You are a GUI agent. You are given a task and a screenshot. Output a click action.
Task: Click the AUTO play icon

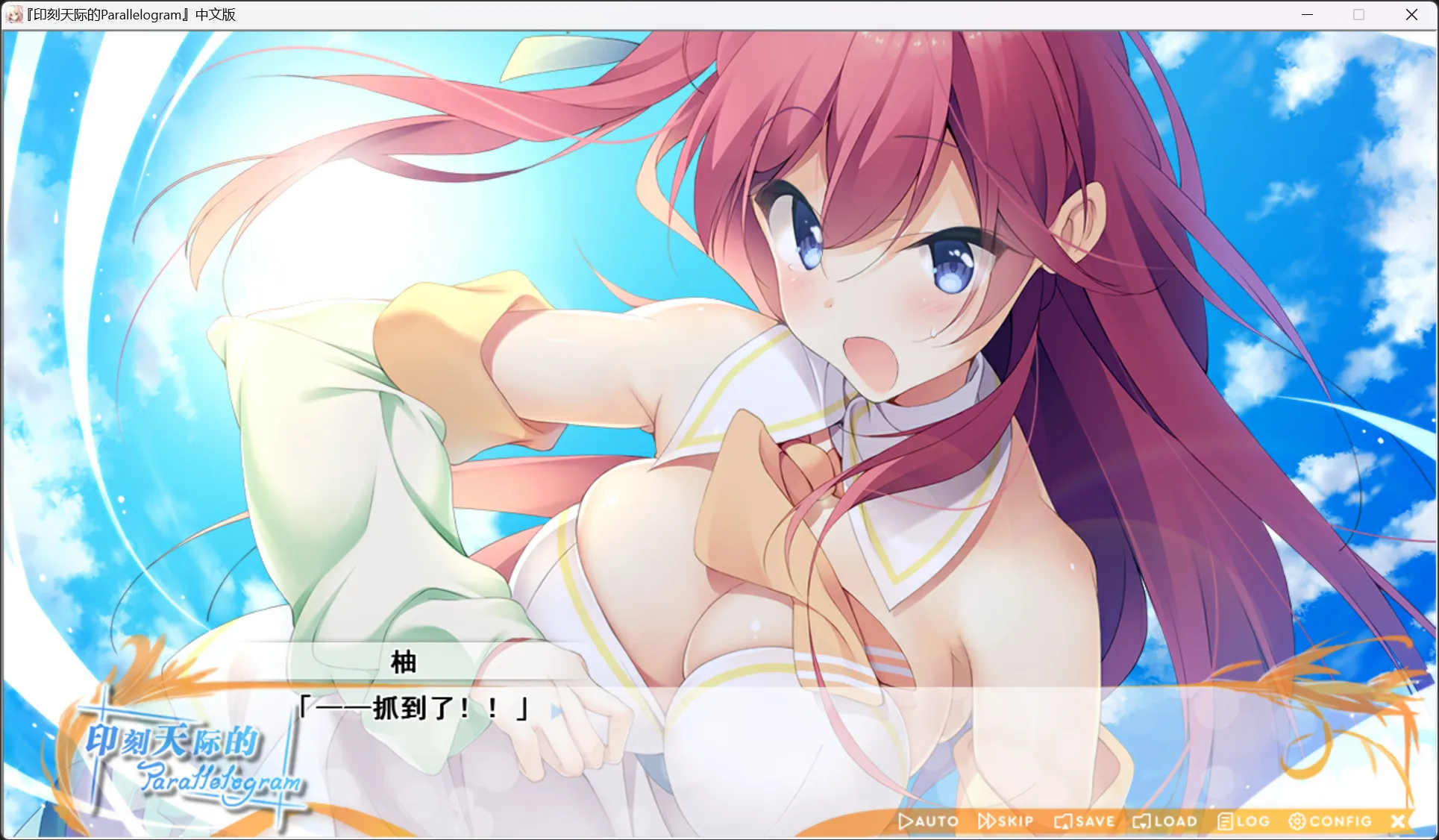click(x=906, y=821)
